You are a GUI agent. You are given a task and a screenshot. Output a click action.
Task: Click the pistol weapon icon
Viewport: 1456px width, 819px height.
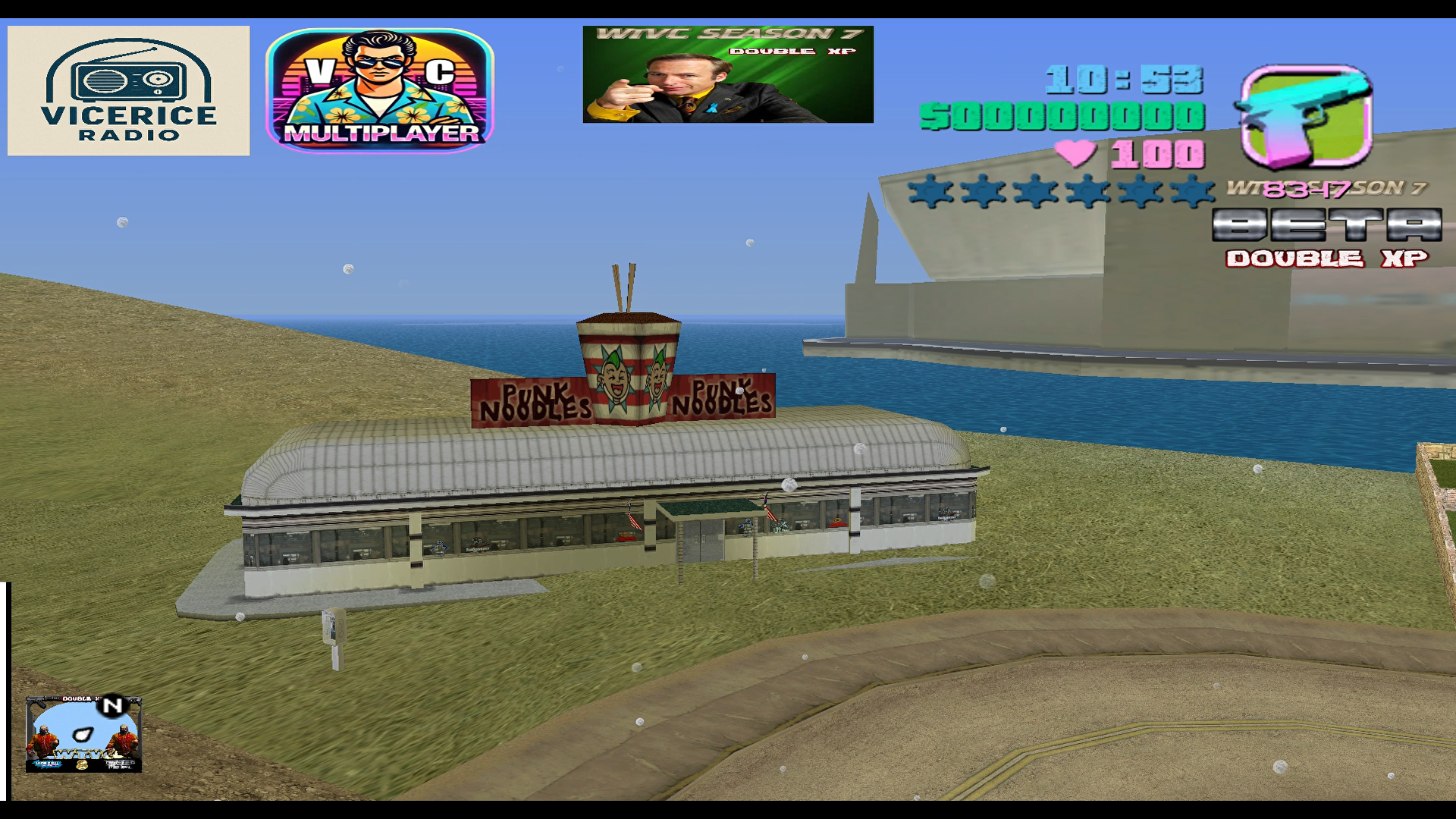click(x=1306, y=116)
